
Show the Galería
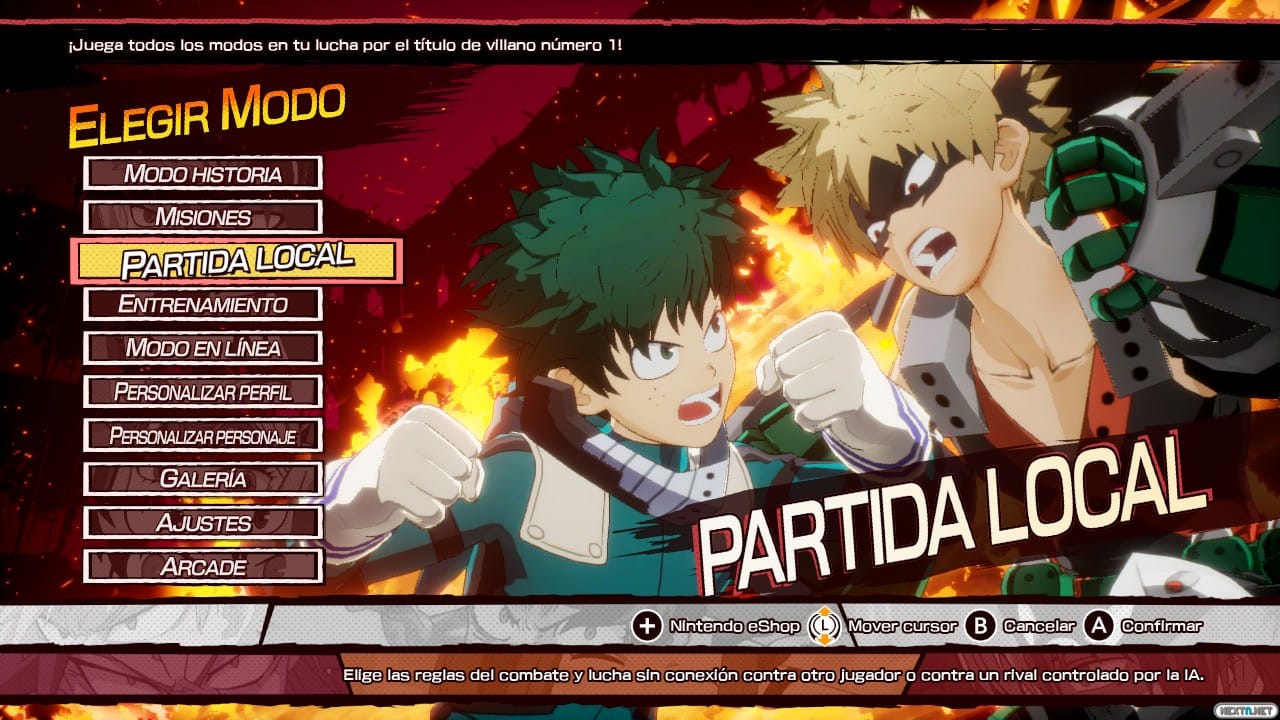point(203,479)
